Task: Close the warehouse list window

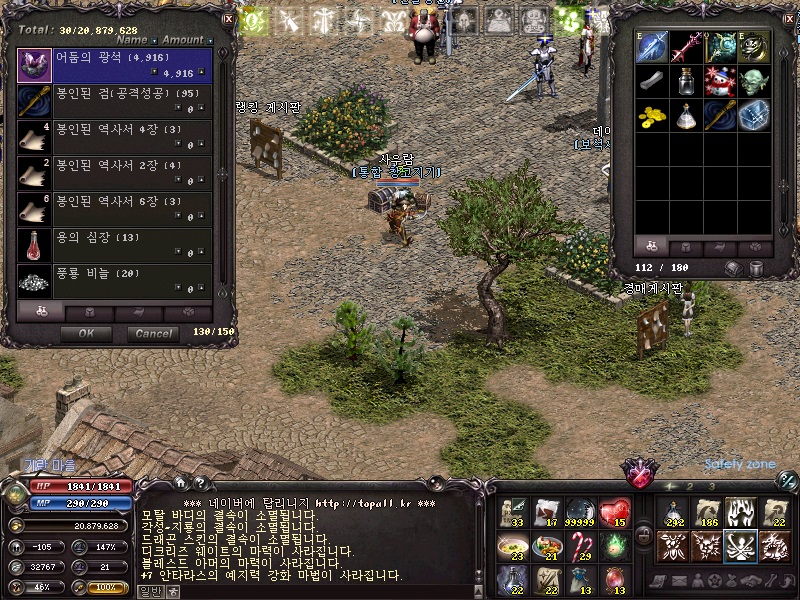Action: point(228,18)
